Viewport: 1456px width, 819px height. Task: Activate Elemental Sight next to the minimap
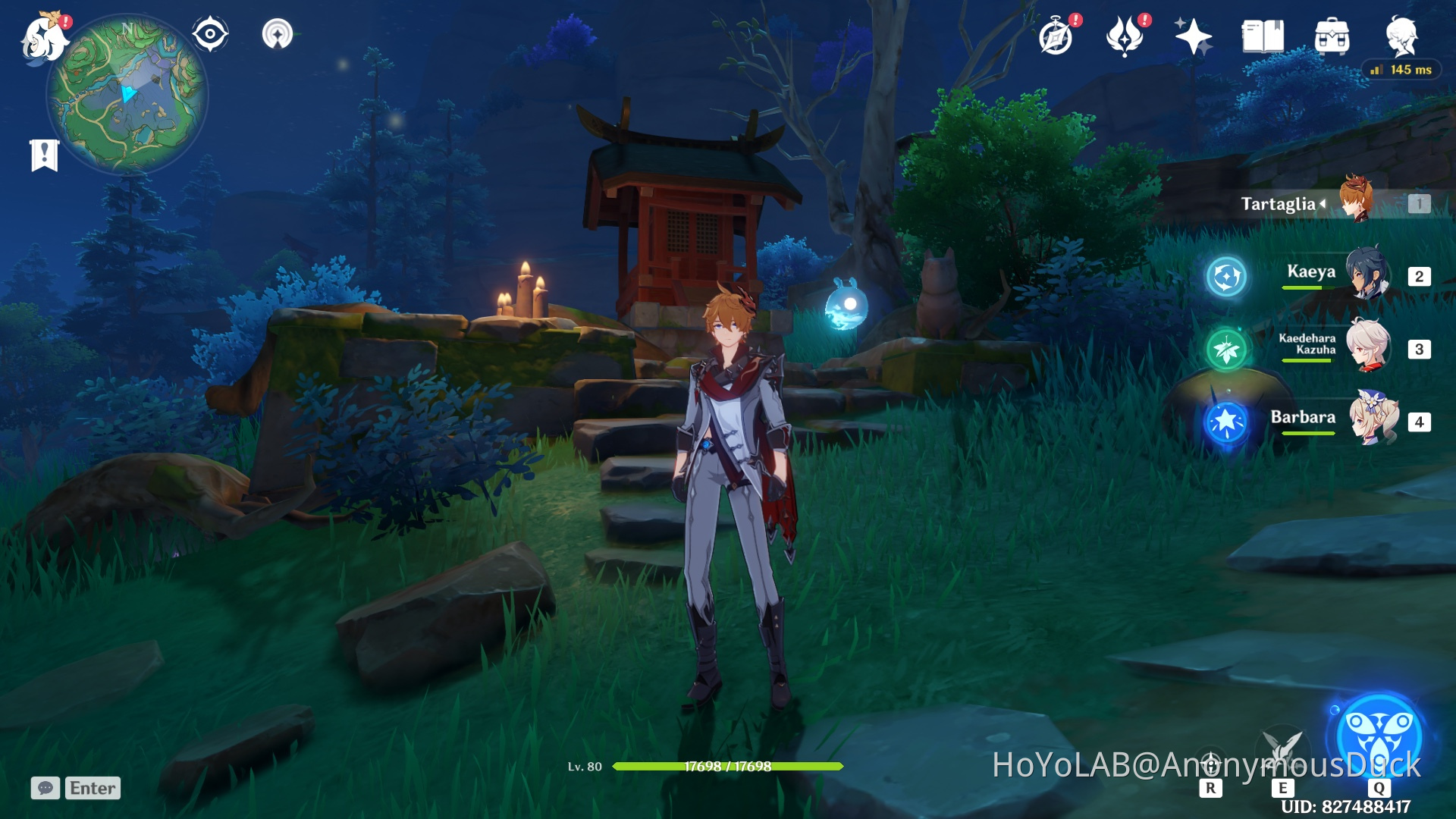coord(210,32)
